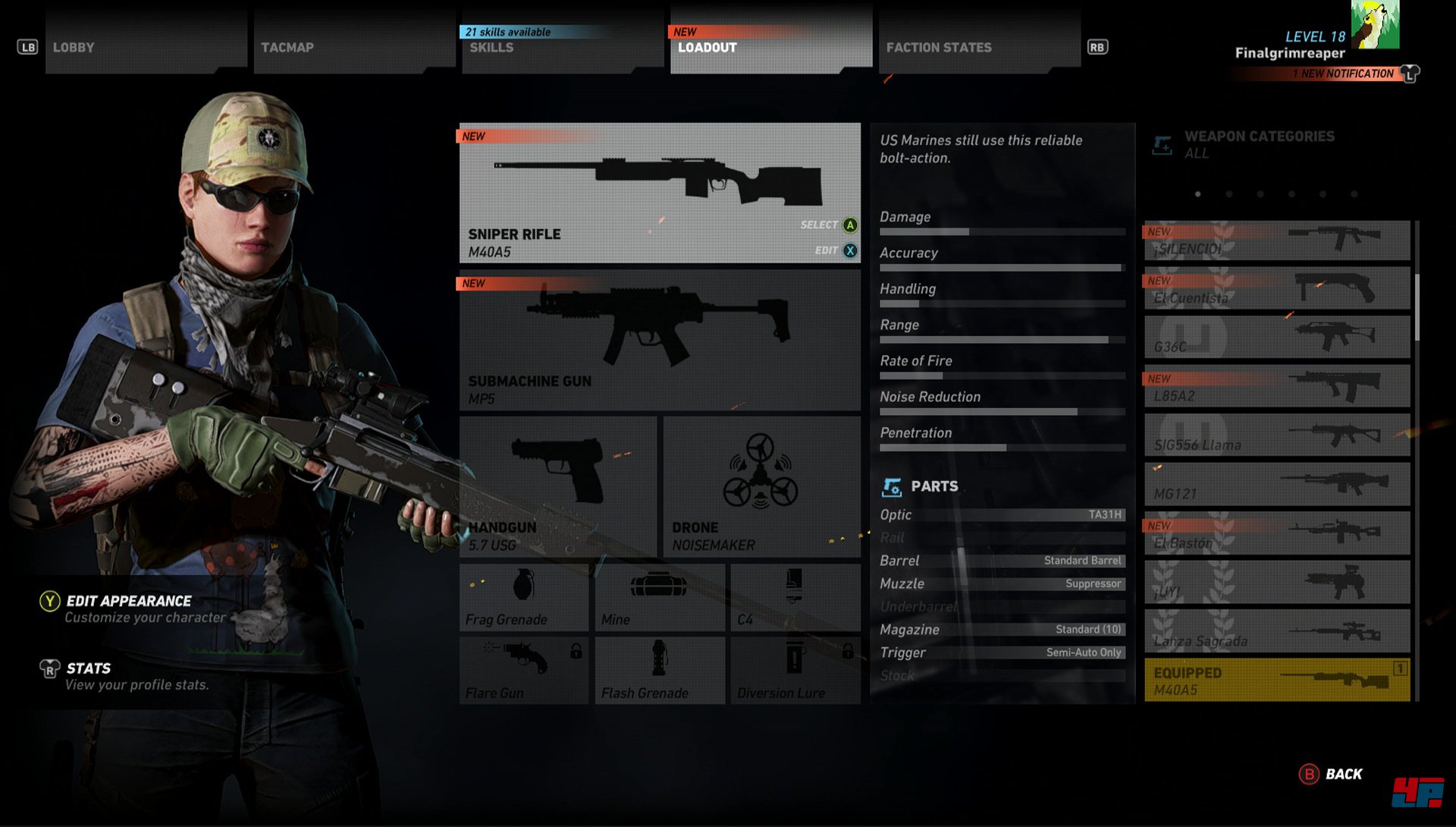Open Edit Appearance customization
1456x827 pixels.
pos(129,602)
